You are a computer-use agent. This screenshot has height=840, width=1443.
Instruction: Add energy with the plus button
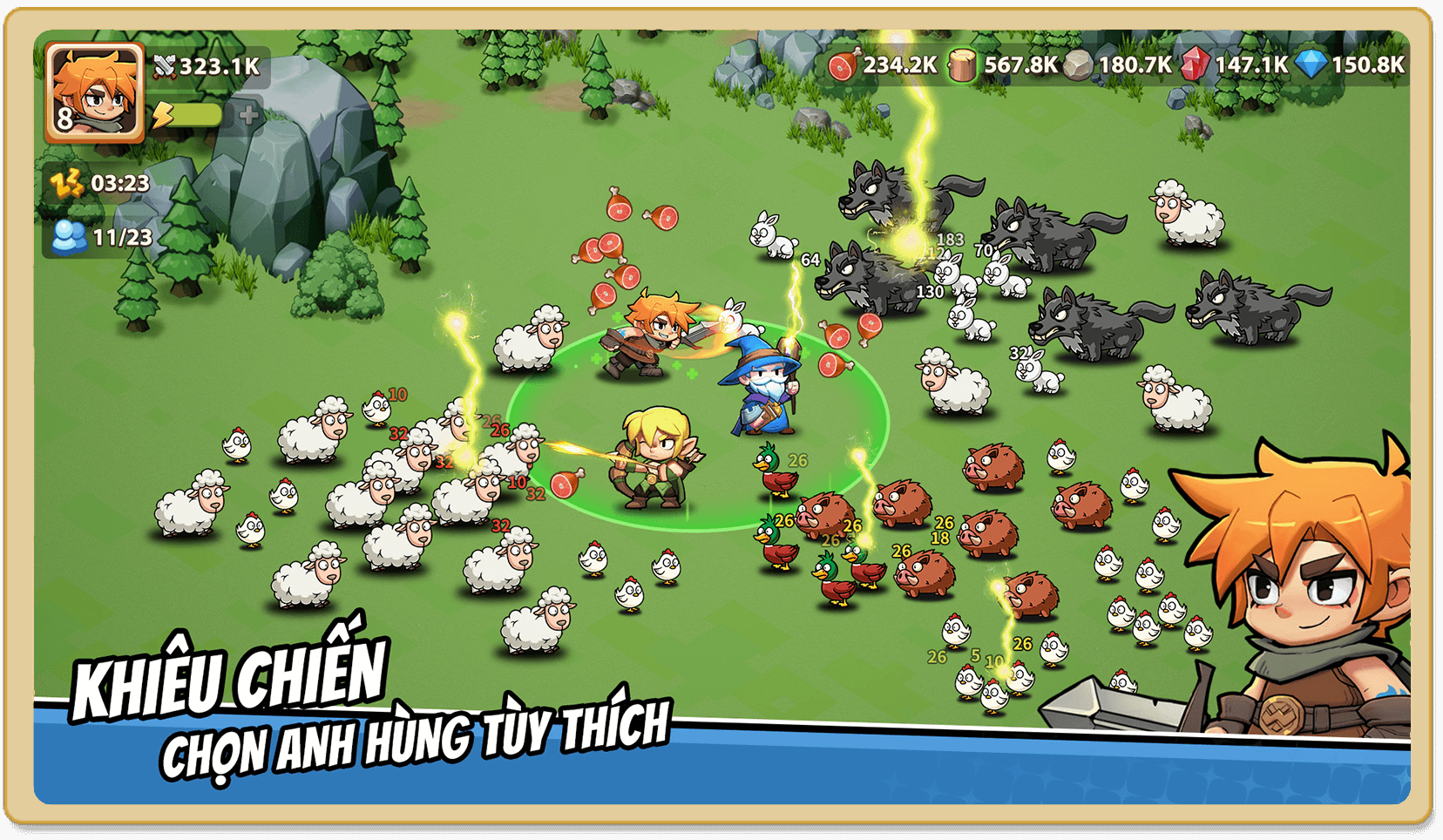[248, 115]
